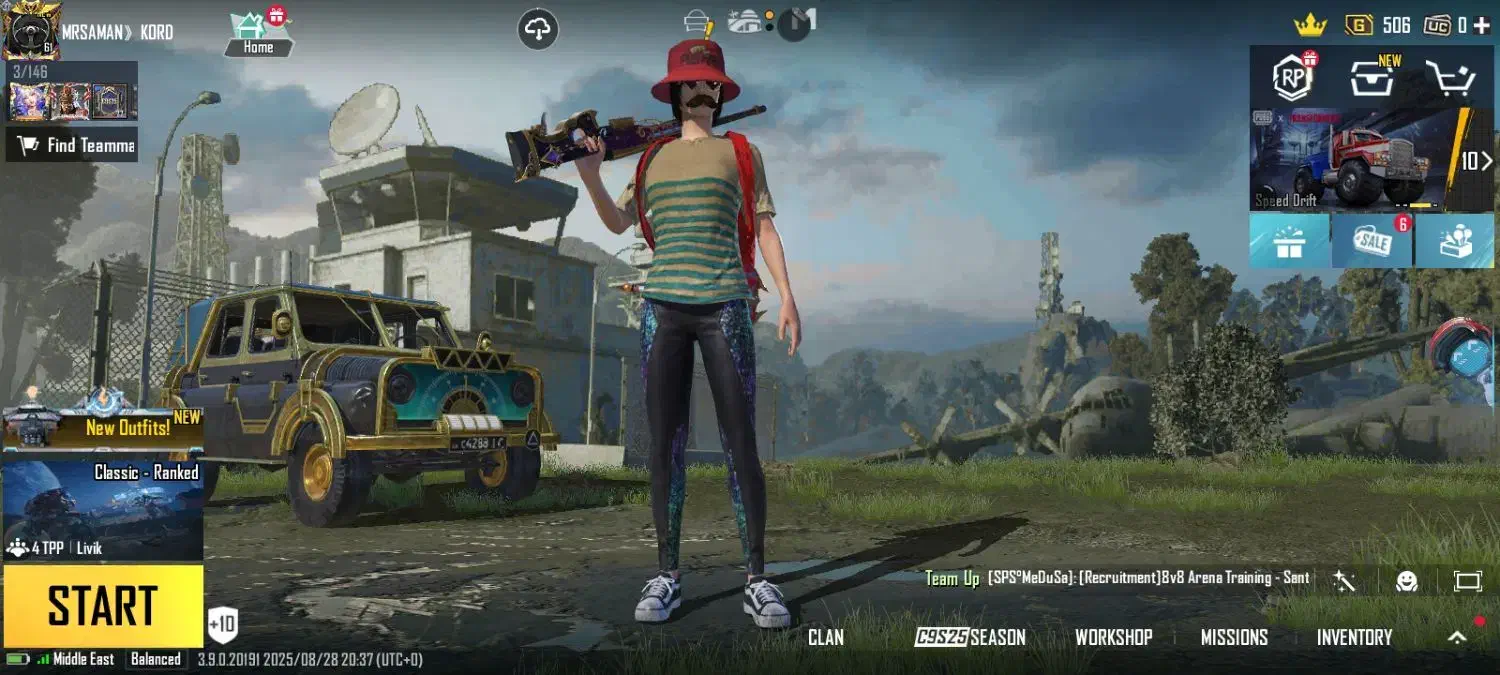The width and height of the screenshot is (1500, 675).
Task: Open the cloud download icon
Action: (x=538, y=29)
